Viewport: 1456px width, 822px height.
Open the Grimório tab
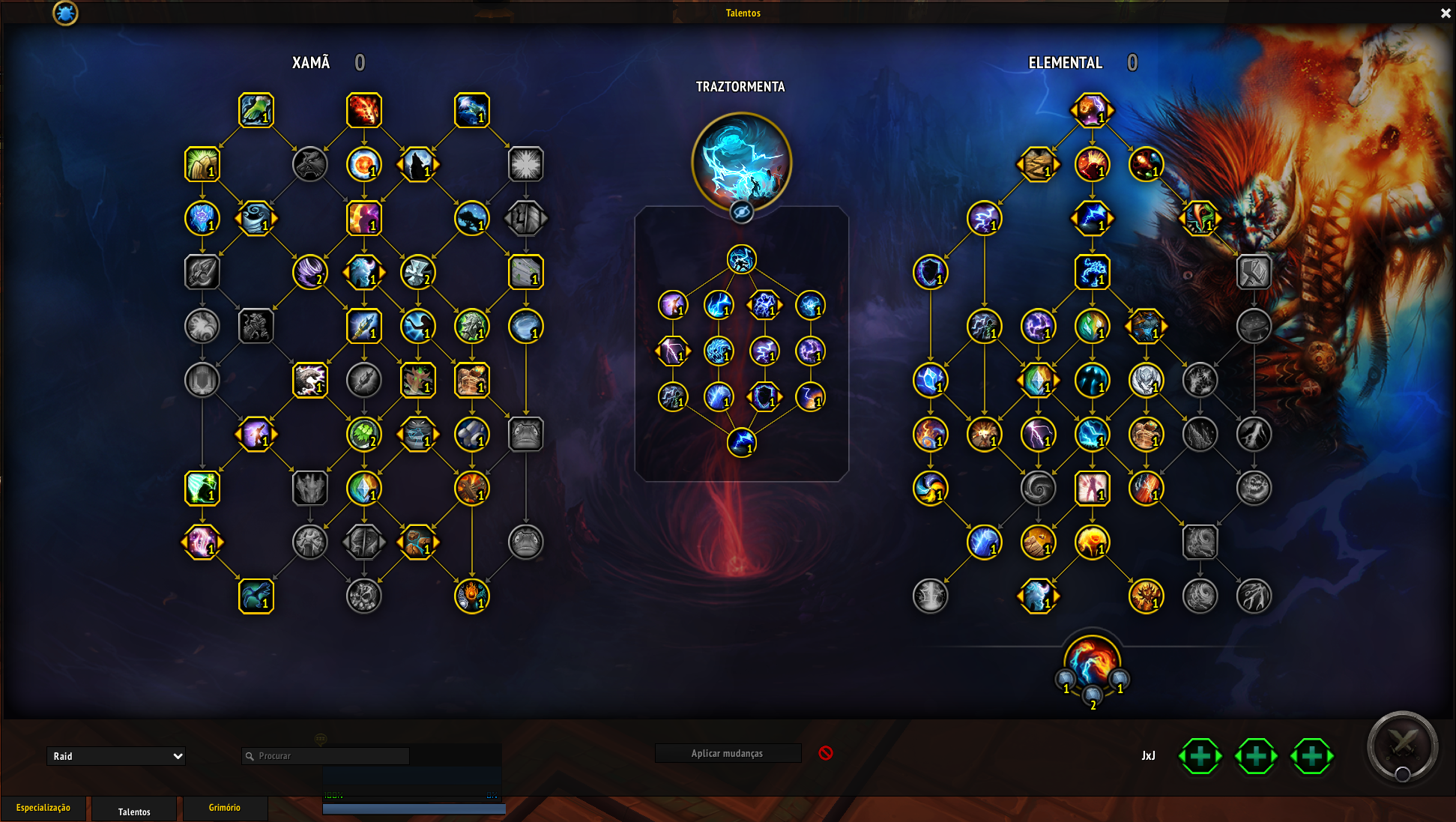point(224,808)
